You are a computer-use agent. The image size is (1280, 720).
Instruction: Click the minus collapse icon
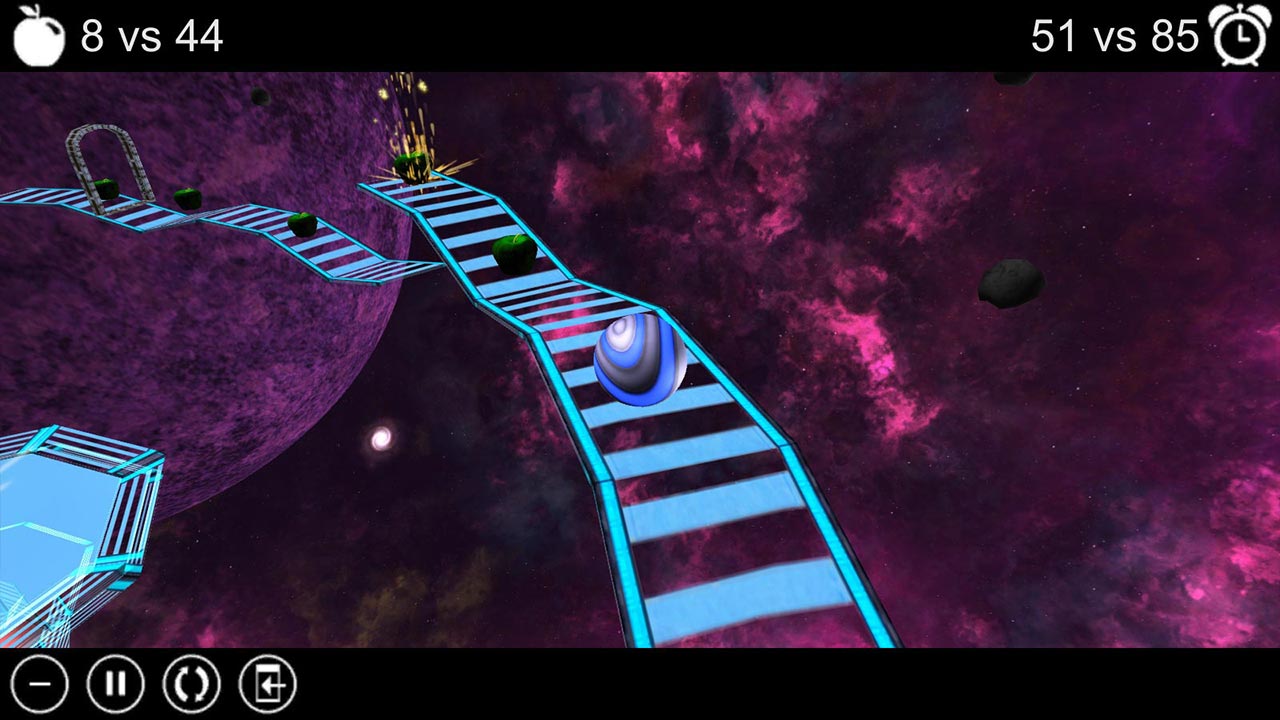[x=42, y=684]
